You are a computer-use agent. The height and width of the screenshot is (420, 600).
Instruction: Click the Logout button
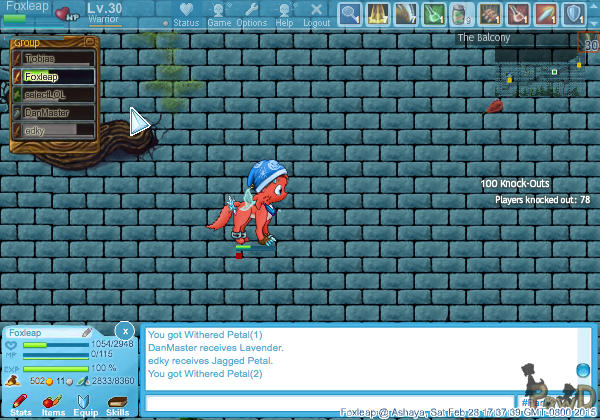[x=317, y=14]
